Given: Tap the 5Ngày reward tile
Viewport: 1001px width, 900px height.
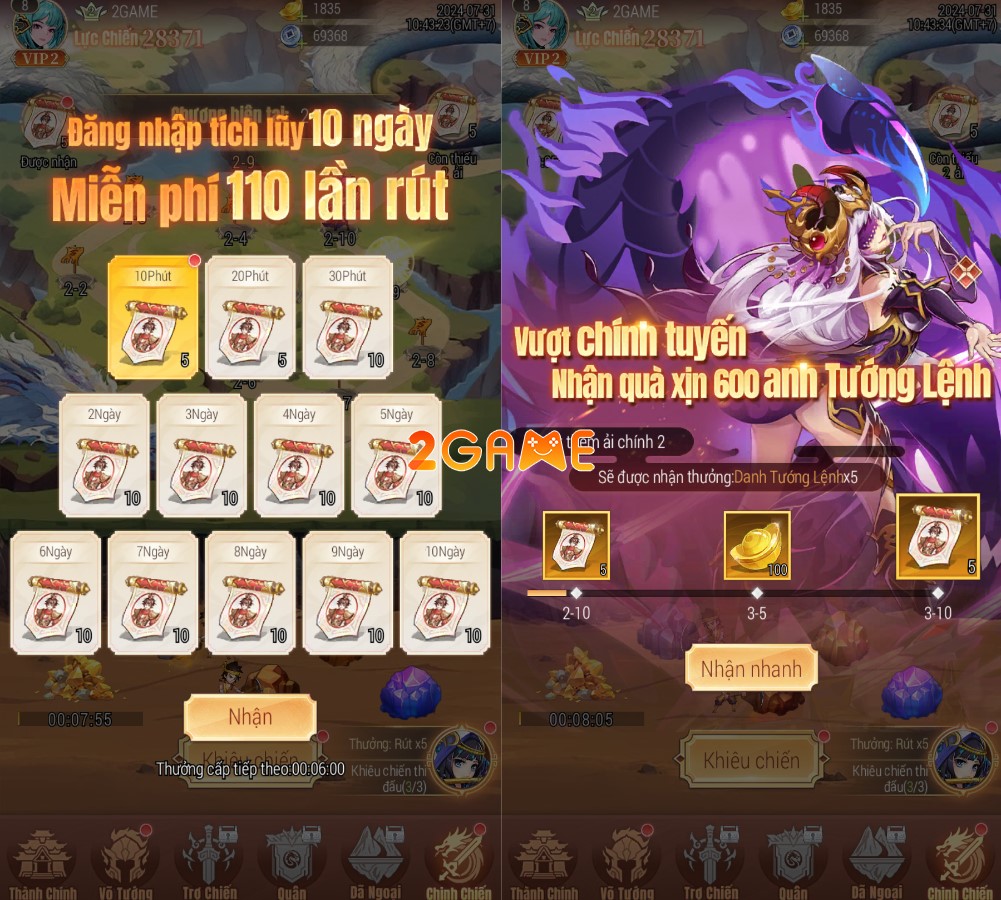Looking at the screenshot, I should [396, 456].
